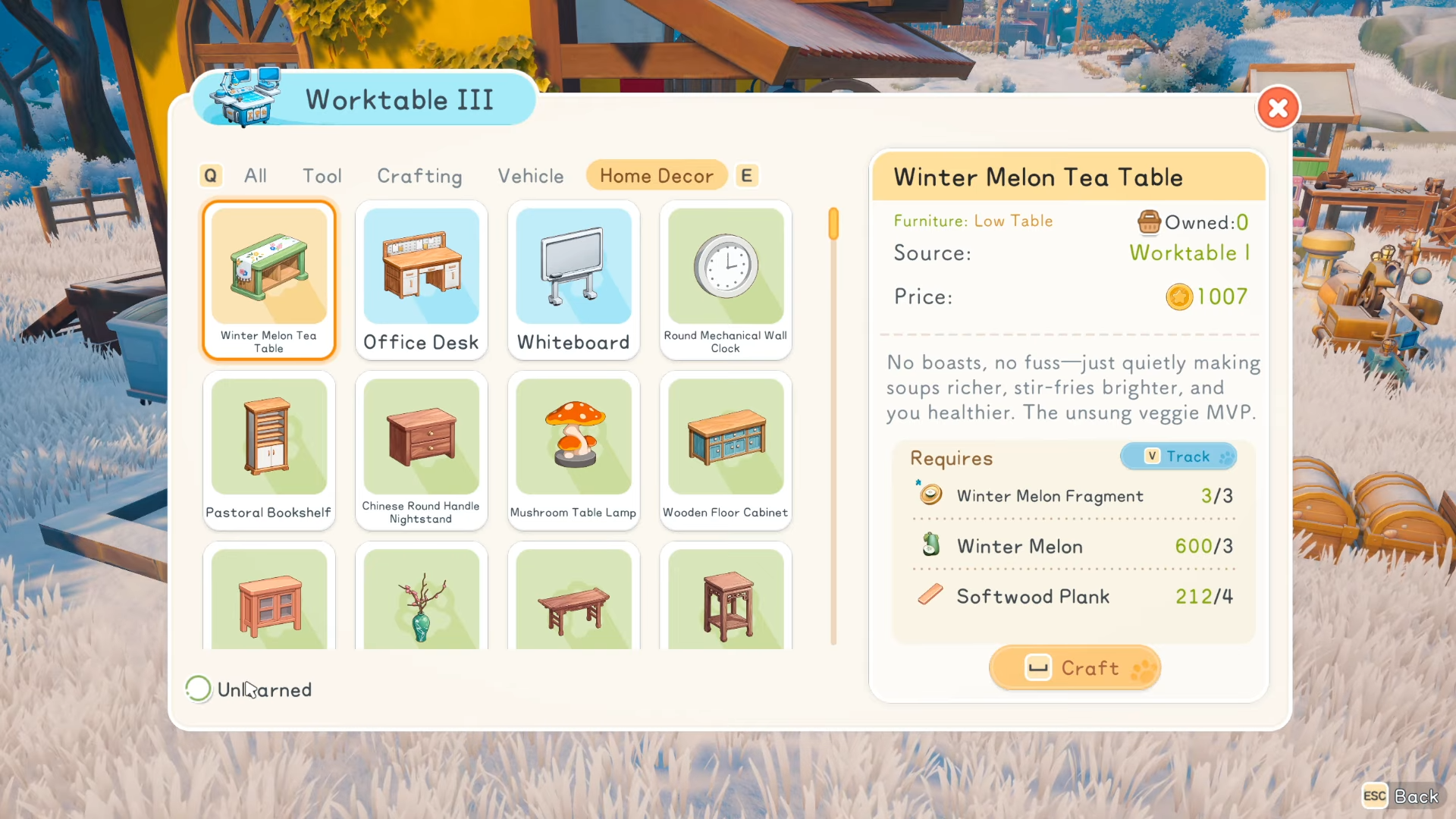Close the Worktable III window
The image size is (1456, 819).
tap(1278, 108)
